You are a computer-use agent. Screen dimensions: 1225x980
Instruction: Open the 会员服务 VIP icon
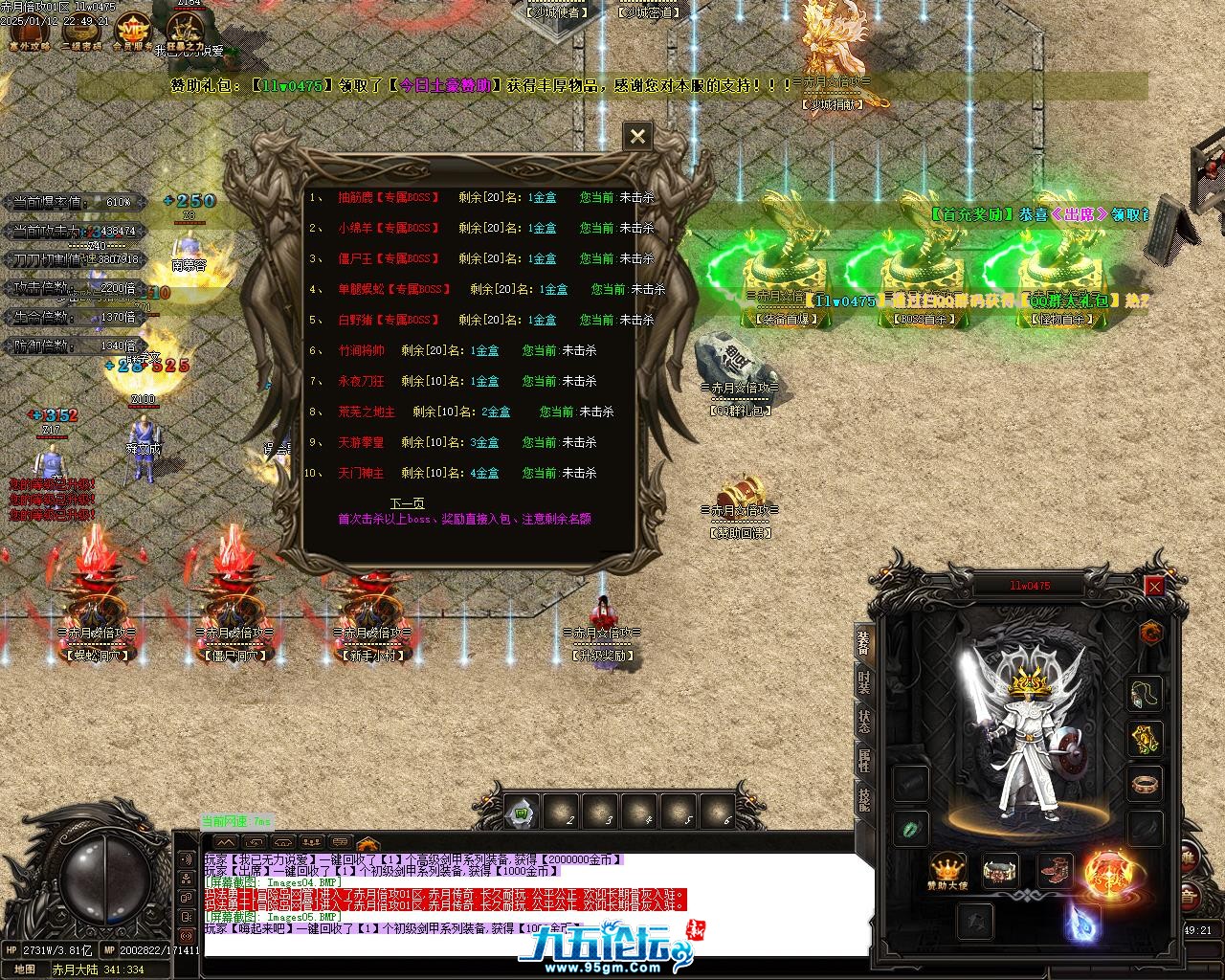[x=132, y=31]
